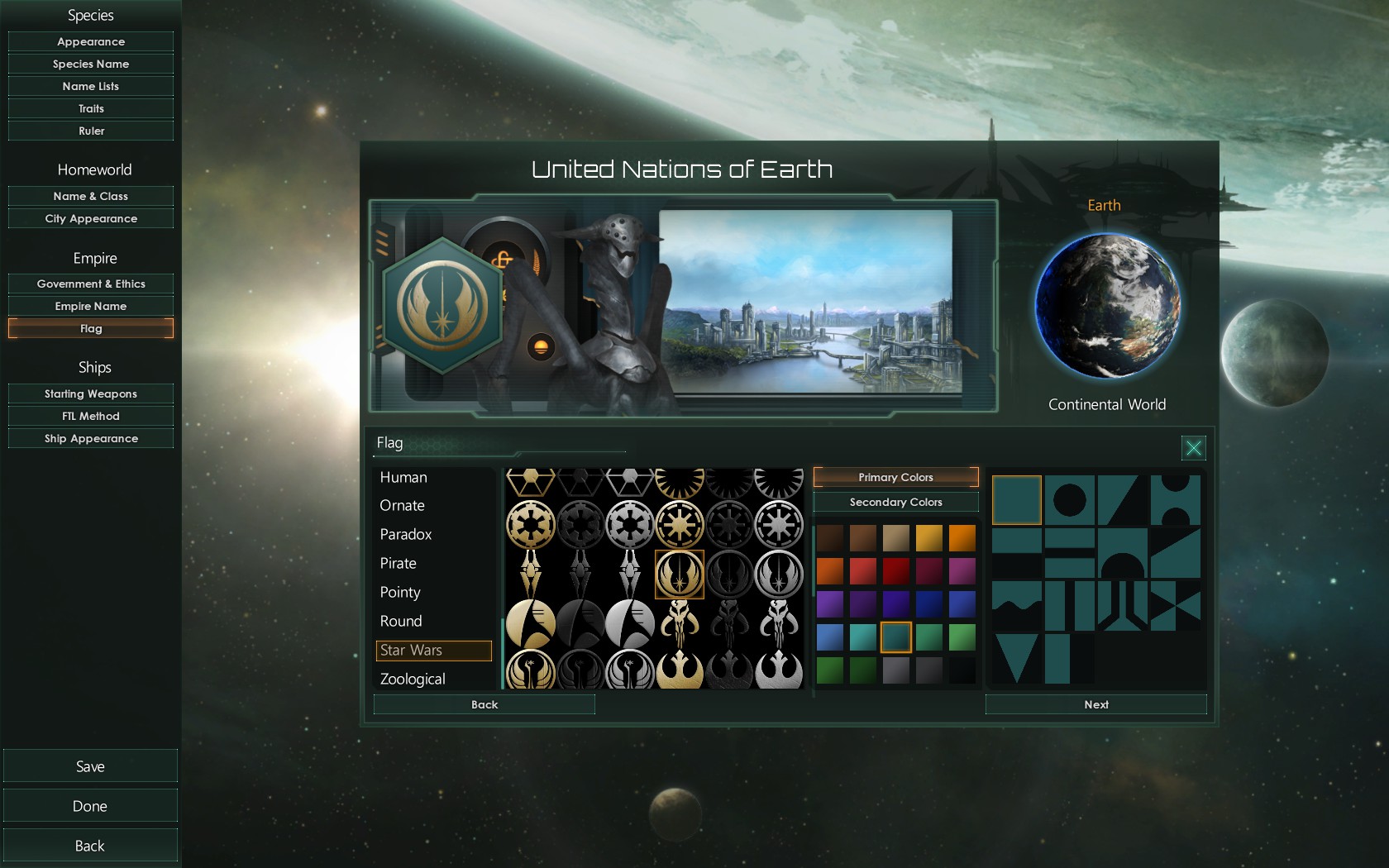Screen dimensions: 1389x868
Task: Click the Done button
Action: tap(90, 806)
